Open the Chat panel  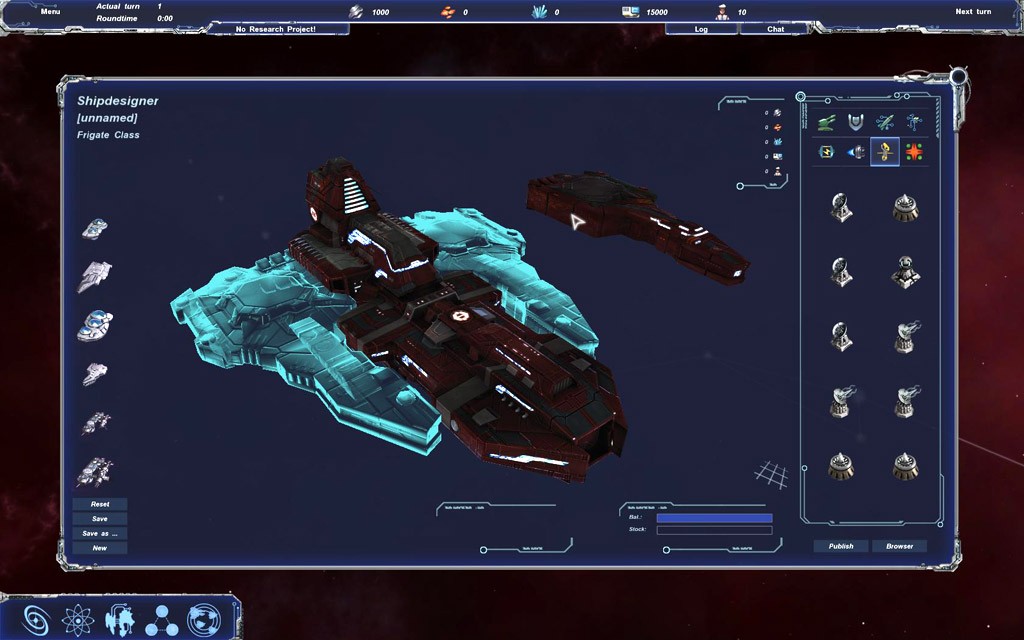[x=775, y=29]
